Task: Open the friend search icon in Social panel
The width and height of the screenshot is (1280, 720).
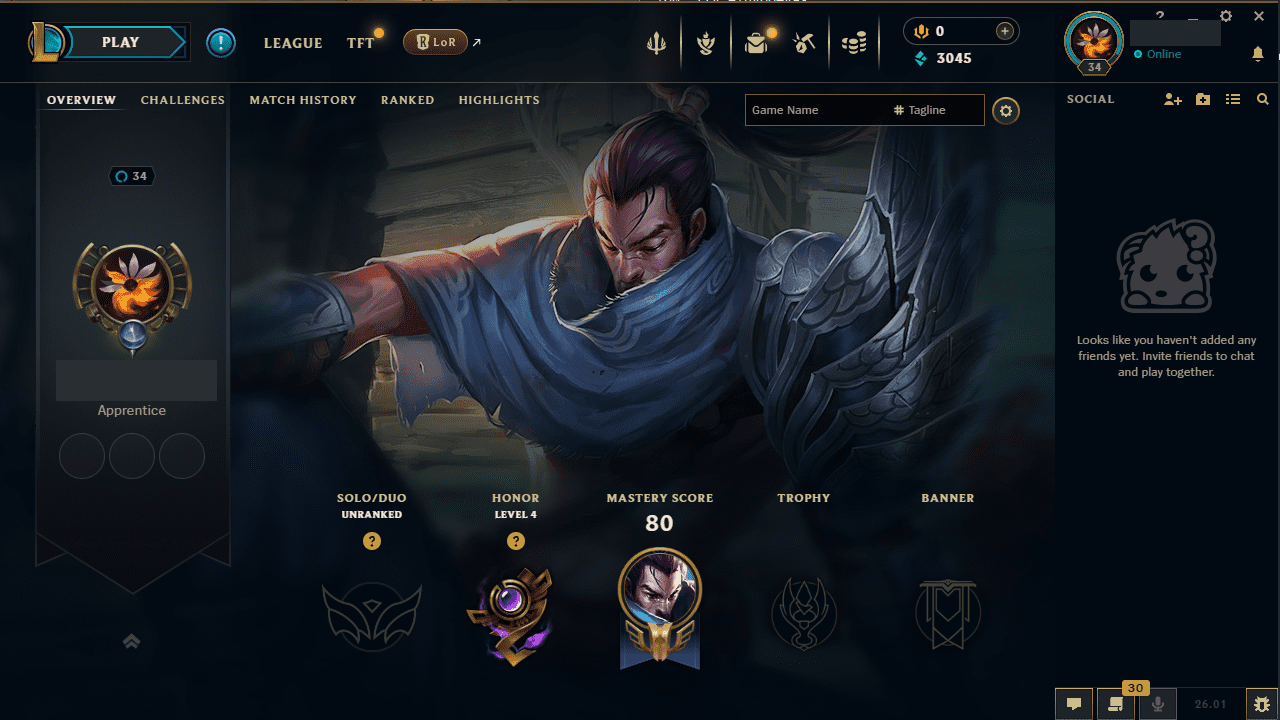Action: (x=1262, y=99)
